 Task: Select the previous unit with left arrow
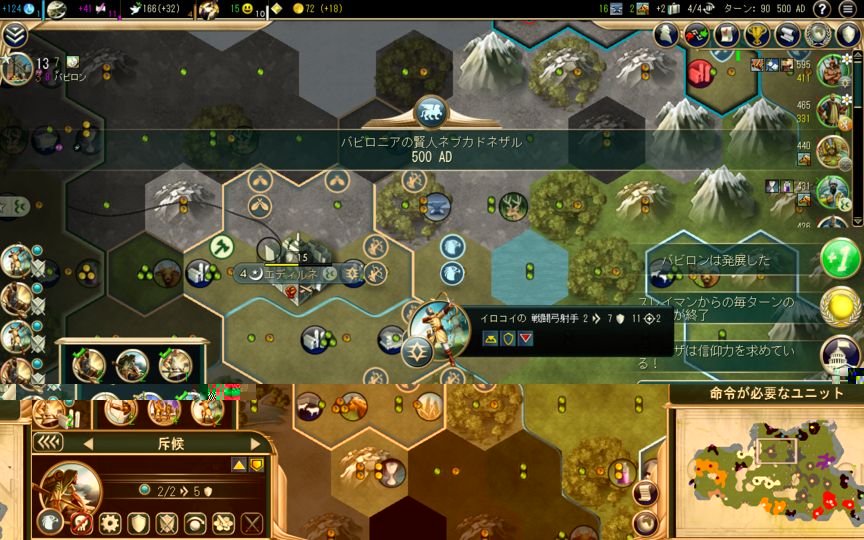[x=87, y=443]
